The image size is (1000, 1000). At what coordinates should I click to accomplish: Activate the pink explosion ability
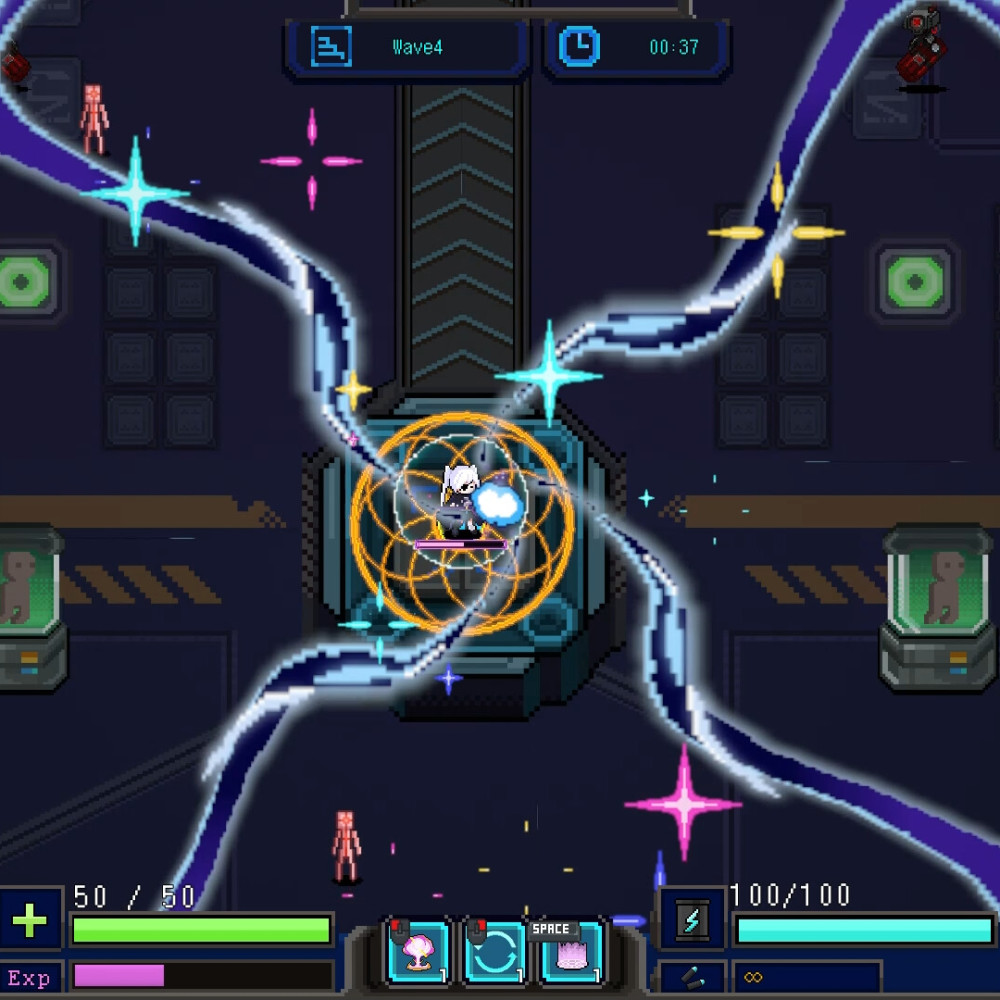coord(419,951)
